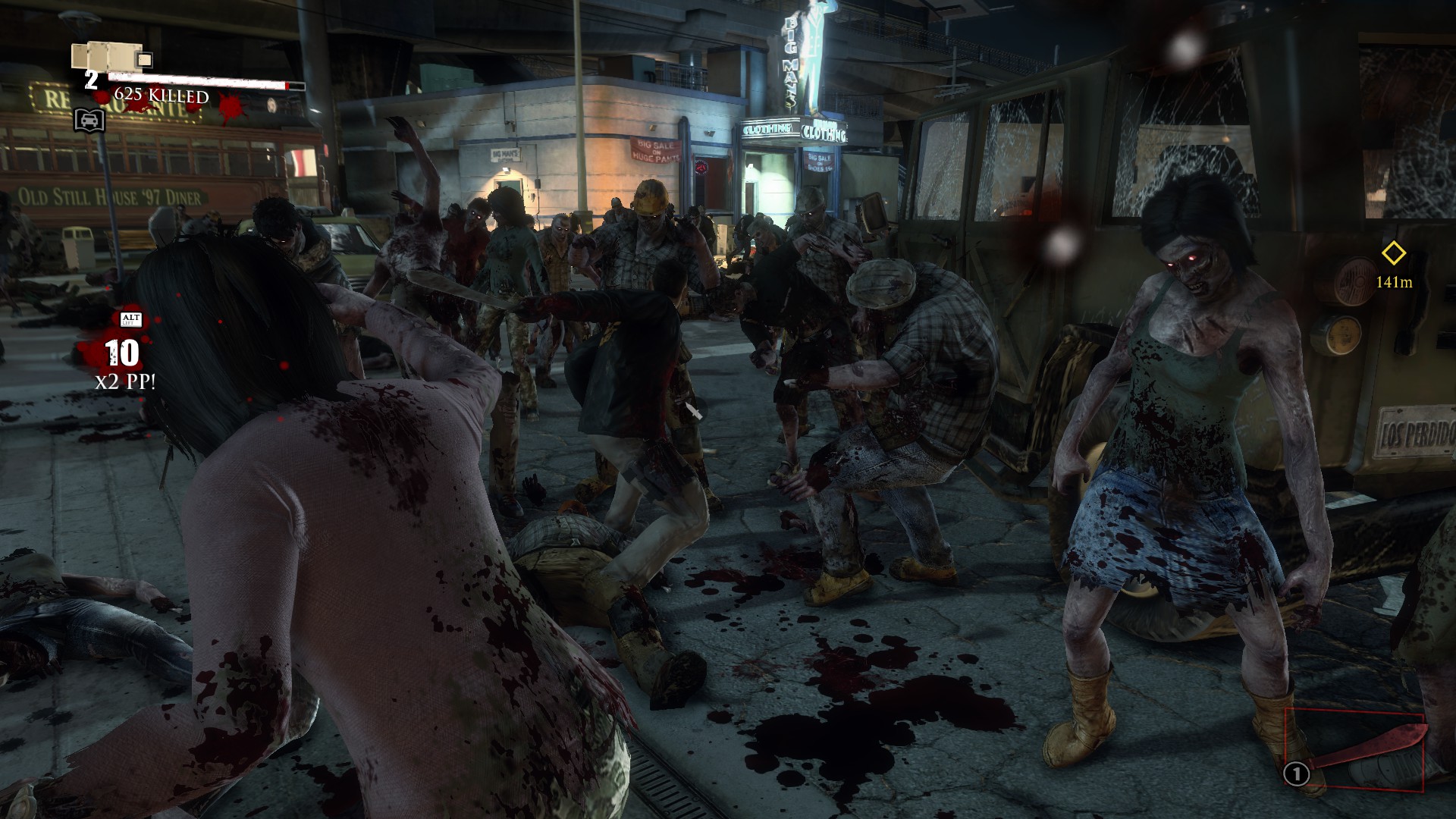Select the machete weapon slot
The height and width of the screenshot is (819, 1456).
[1354, 749]
